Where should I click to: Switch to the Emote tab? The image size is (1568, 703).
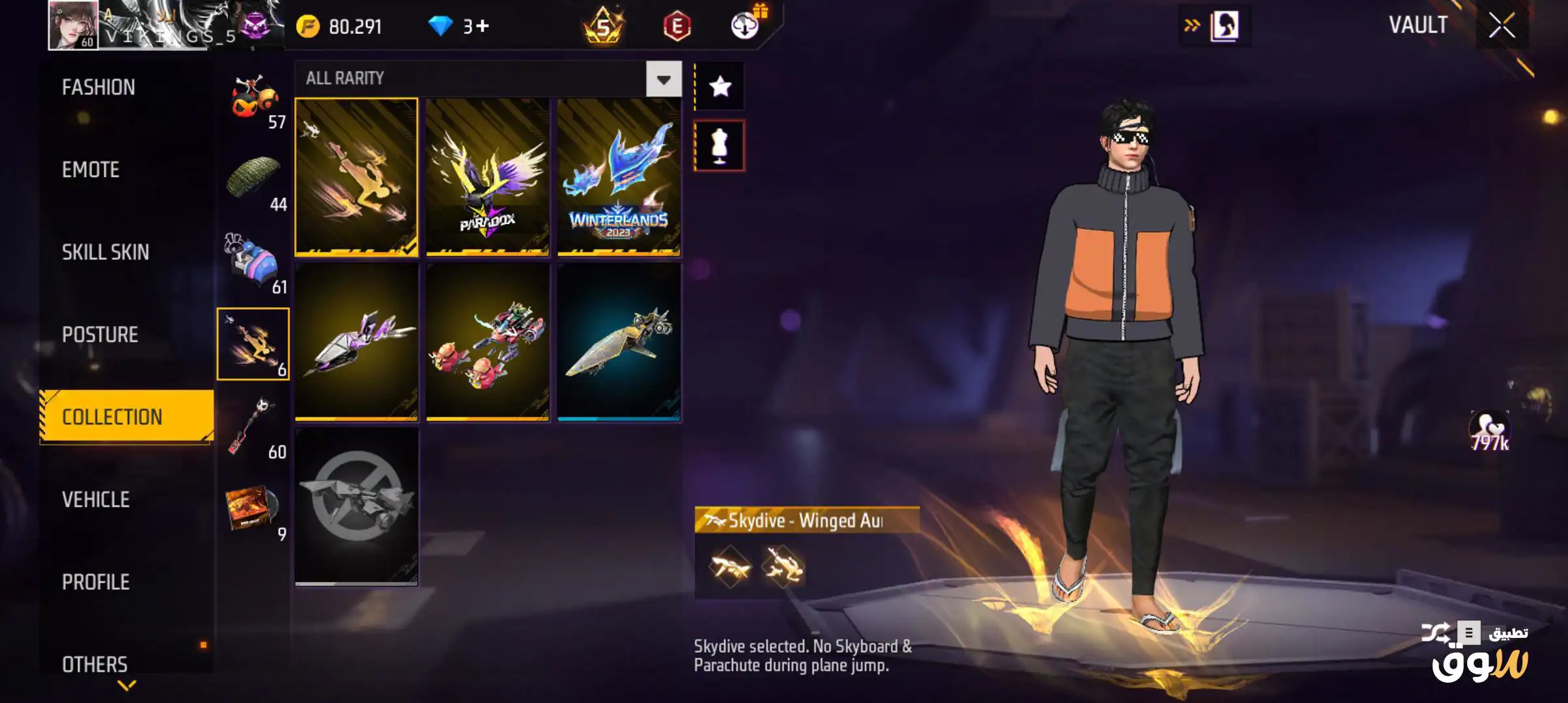tap(91, 170)
